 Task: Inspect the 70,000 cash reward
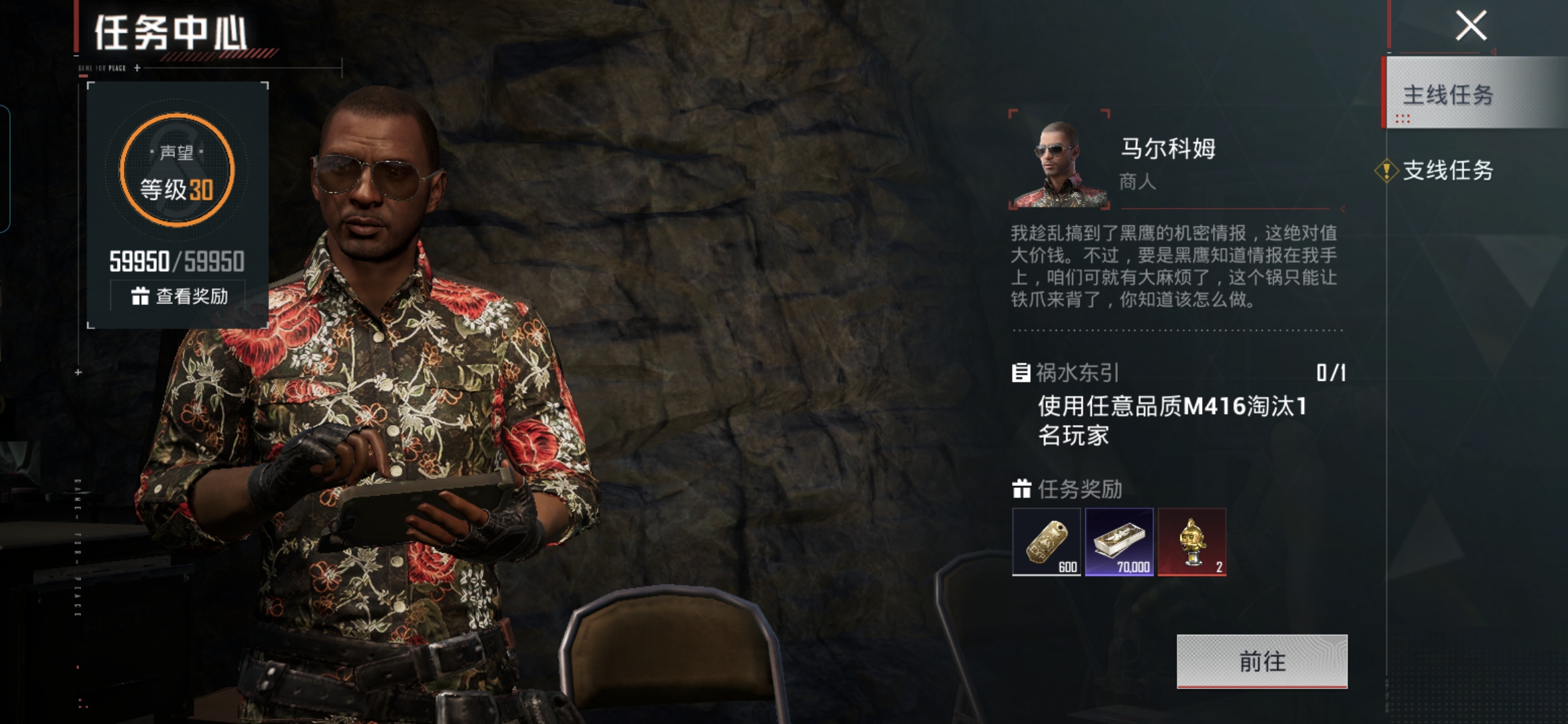(x=1119, y=542)
